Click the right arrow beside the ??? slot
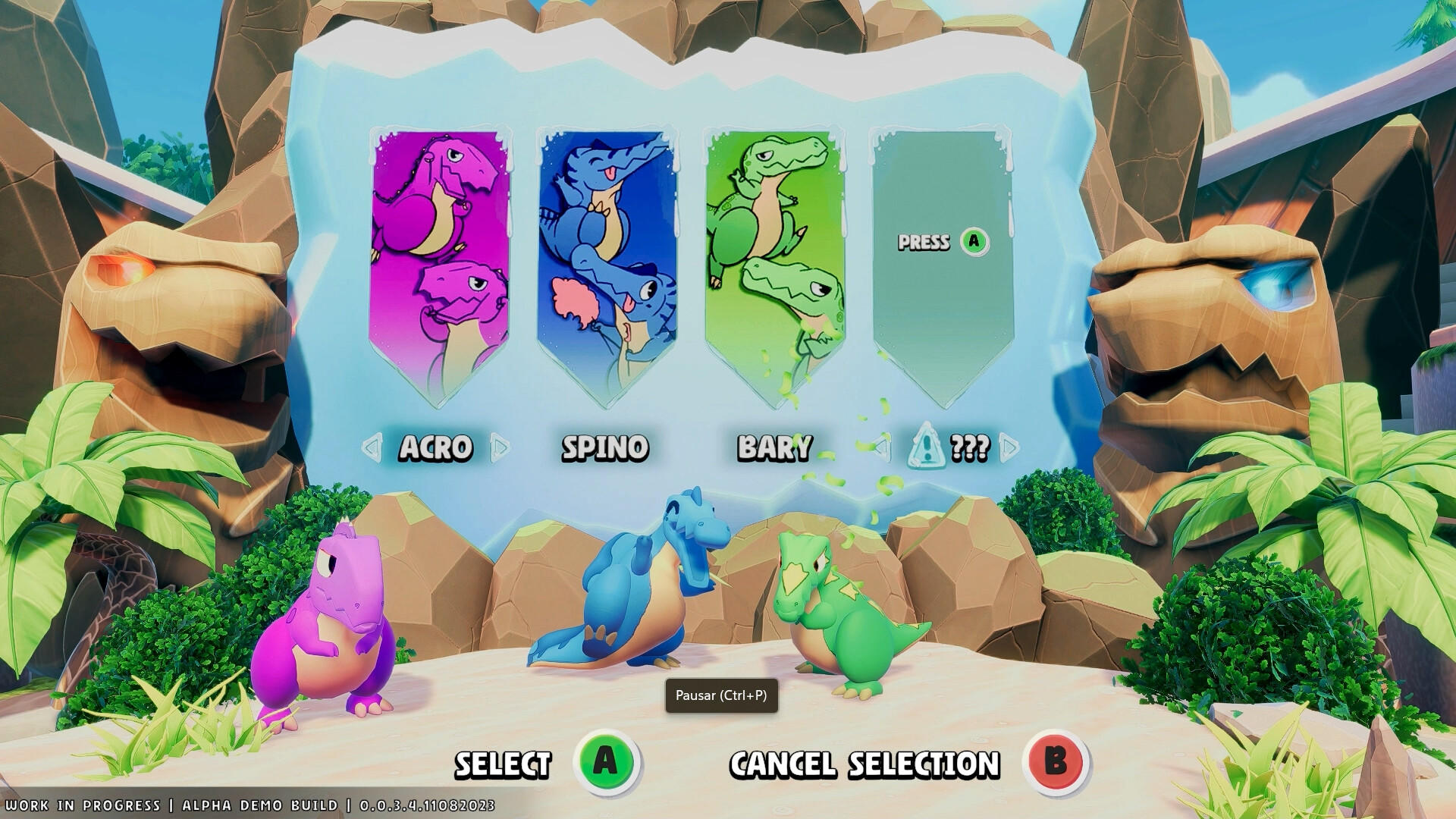The width and height of the screenshot is (1456, 819). pyautogui.click(x=1009, y=448)
